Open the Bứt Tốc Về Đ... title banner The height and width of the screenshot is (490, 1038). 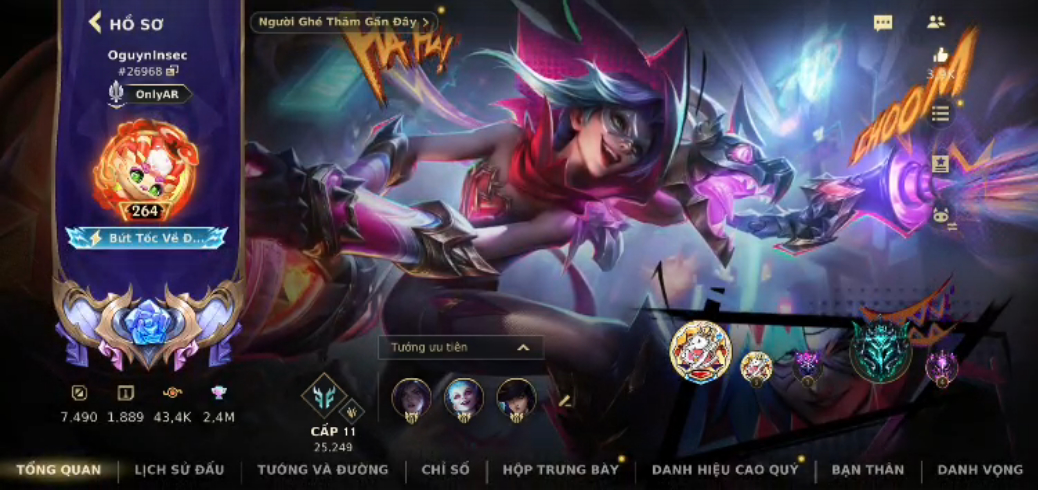point(147,238)
